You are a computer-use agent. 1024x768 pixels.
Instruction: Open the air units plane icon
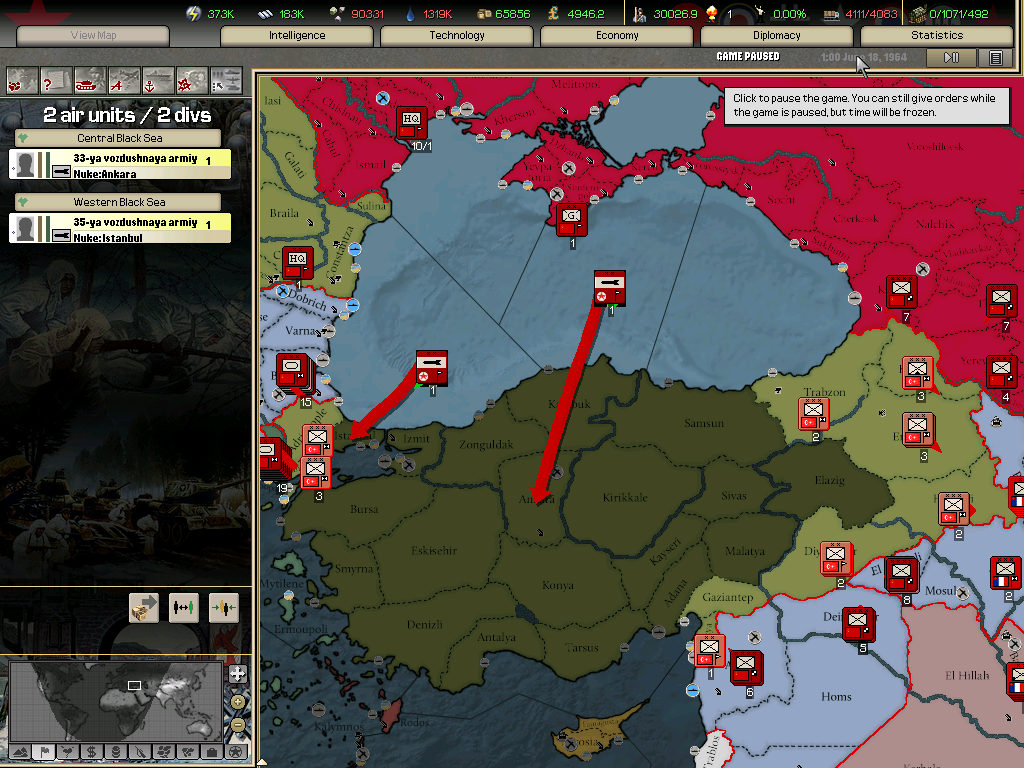(123, 79)
